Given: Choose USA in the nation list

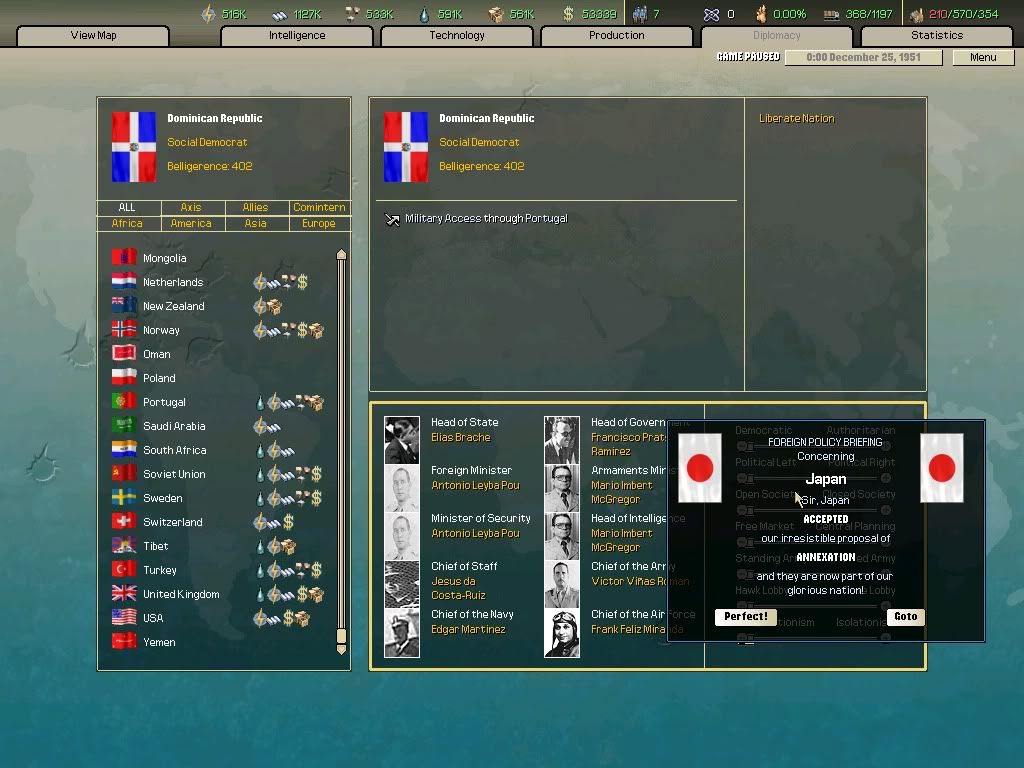Looking at the screenshot, I should [153, 618].
